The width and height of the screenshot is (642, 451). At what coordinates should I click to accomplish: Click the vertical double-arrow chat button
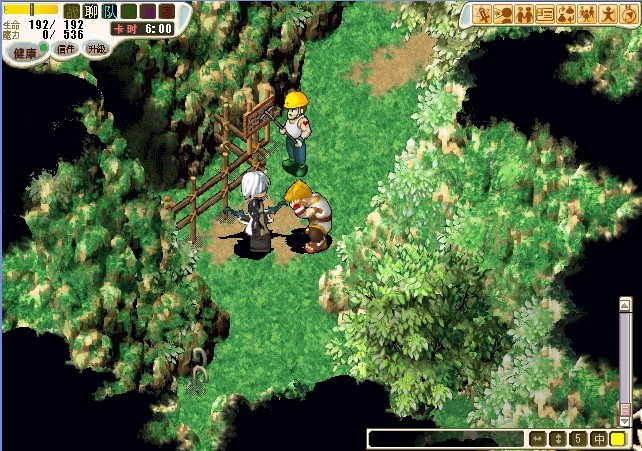[x=559, y=439]
